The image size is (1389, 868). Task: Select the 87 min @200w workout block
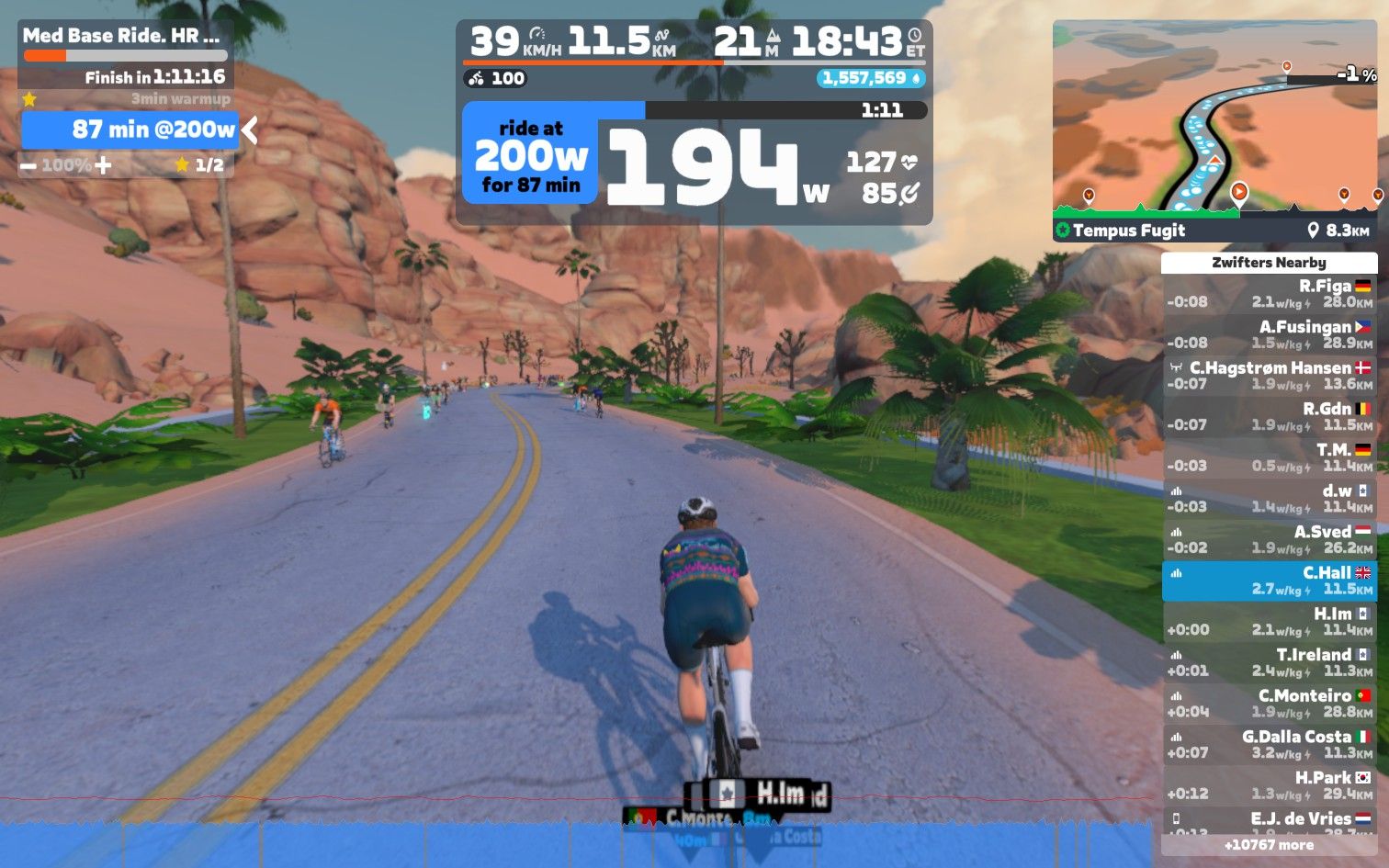[x=130, y=130]
